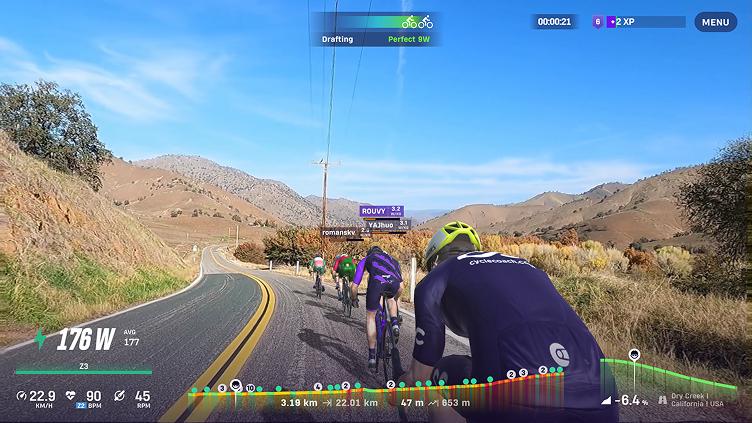This screenshot has width=752, height=423.
Task: Click the Drafting indicator panel
Action: coord(375,29)
